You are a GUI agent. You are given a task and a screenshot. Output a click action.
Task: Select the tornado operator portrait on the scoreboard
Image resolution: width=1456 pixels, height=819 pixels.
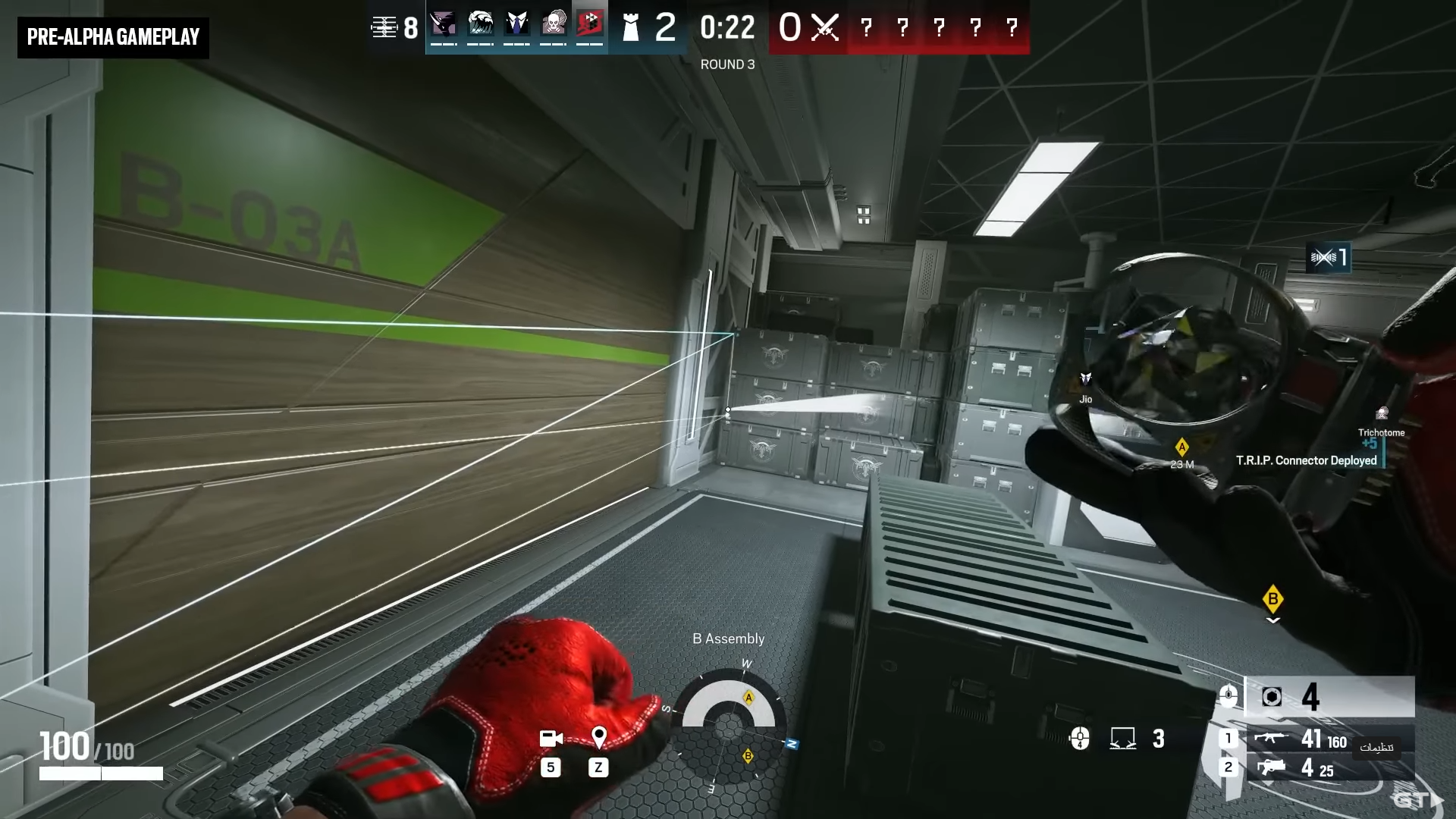coord(444,23)
